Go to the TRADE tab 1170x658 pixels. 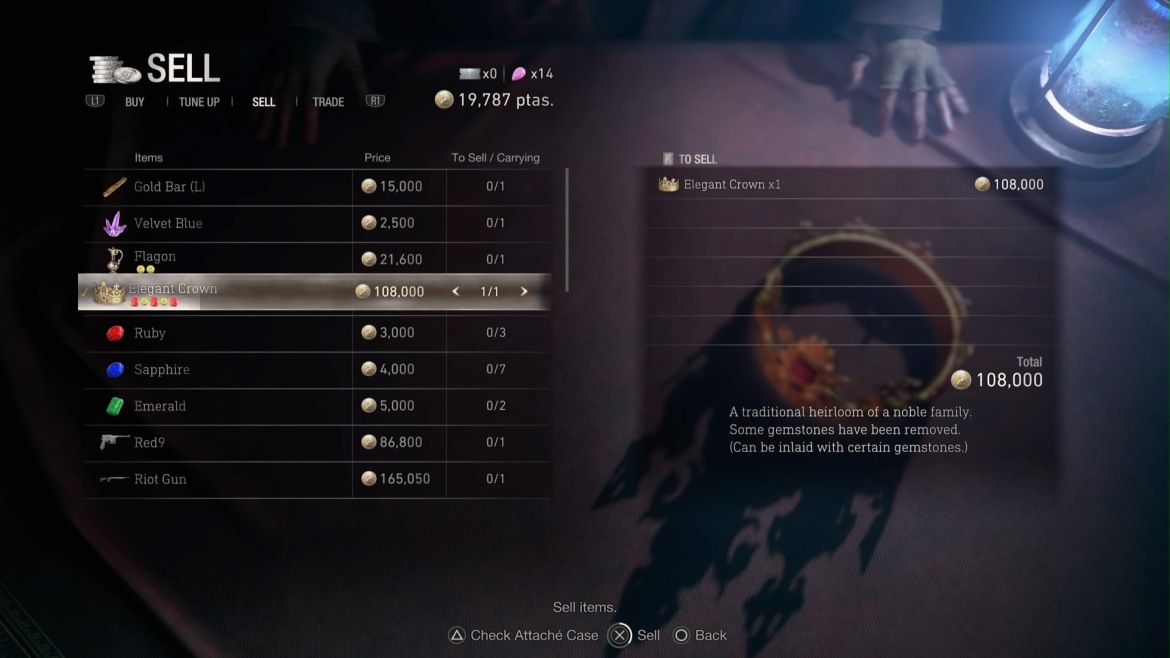328,102
